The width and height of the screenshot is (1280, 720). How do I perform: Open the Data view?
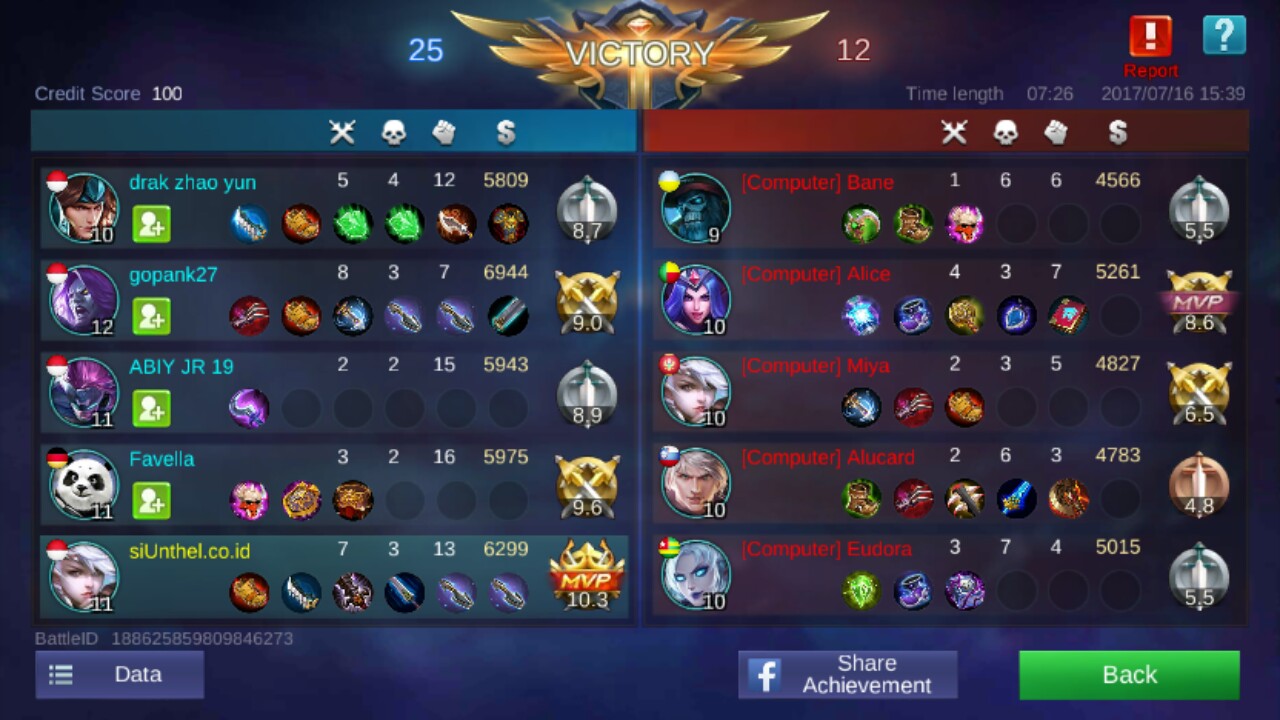tap(119, 675)
